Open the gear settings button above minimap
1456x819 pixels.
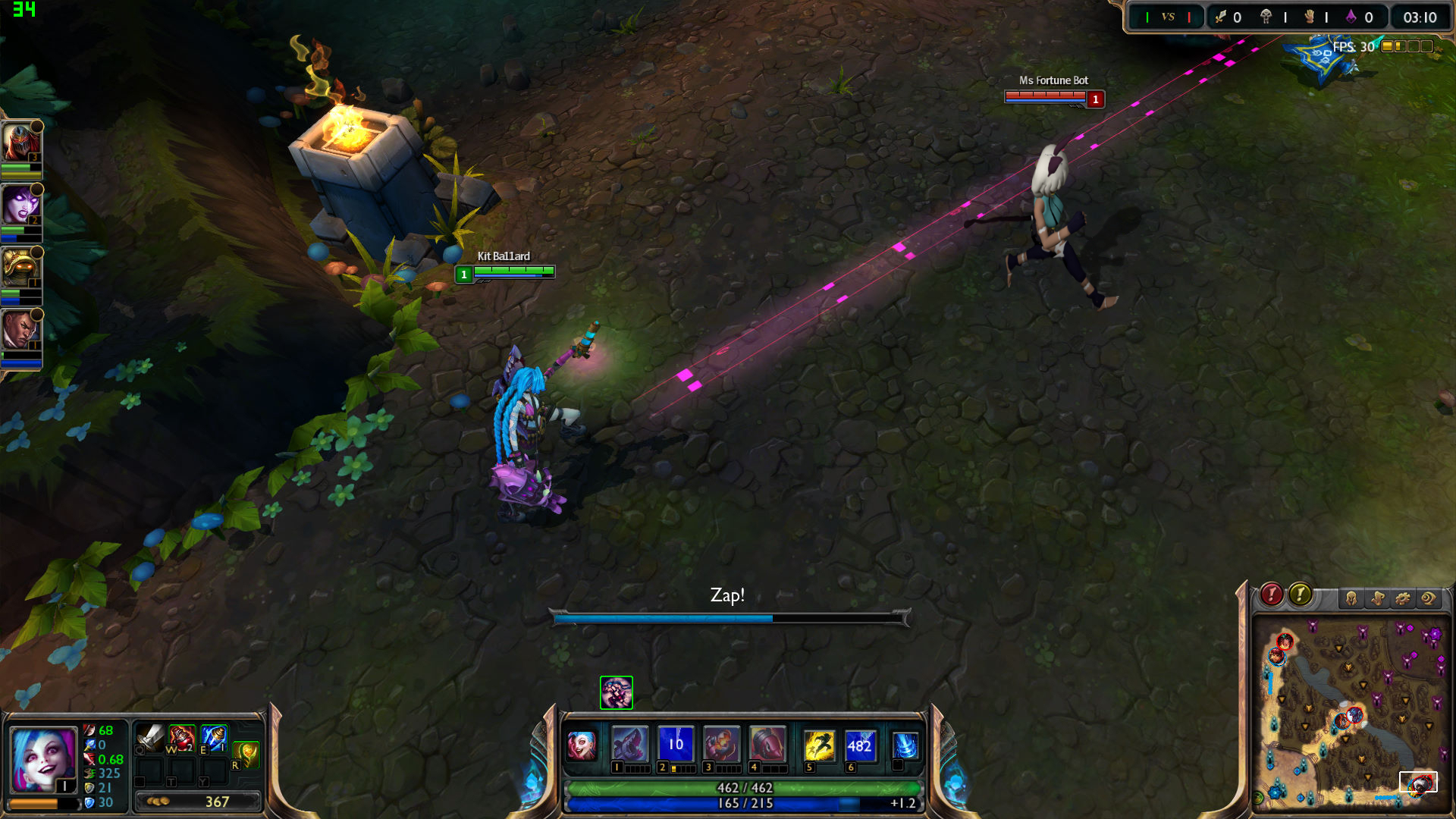tap(1403, 598)
